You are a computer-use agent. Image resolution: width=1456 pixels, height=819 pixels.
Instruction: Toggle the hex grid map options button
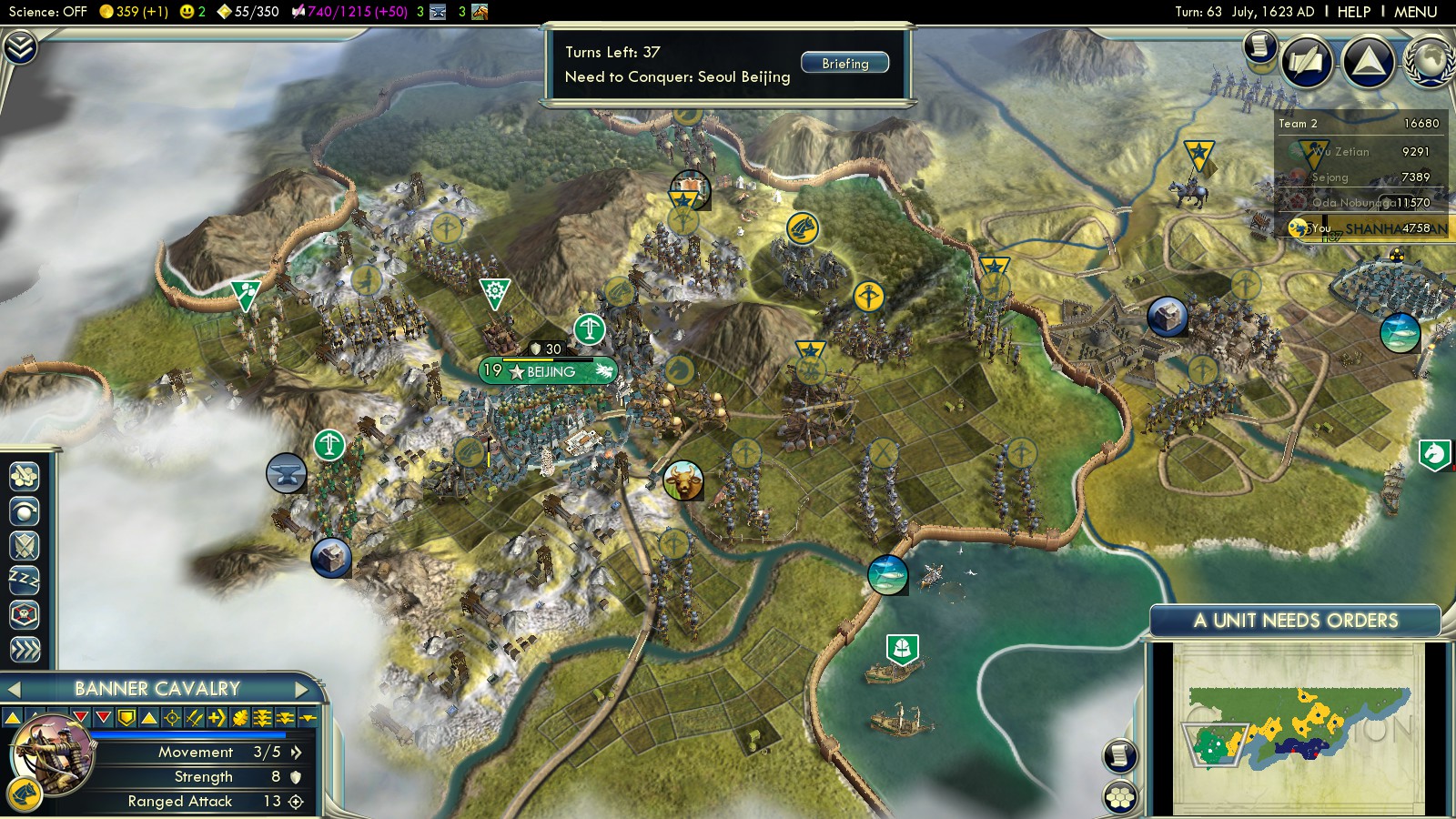[x=1120, y=798]
